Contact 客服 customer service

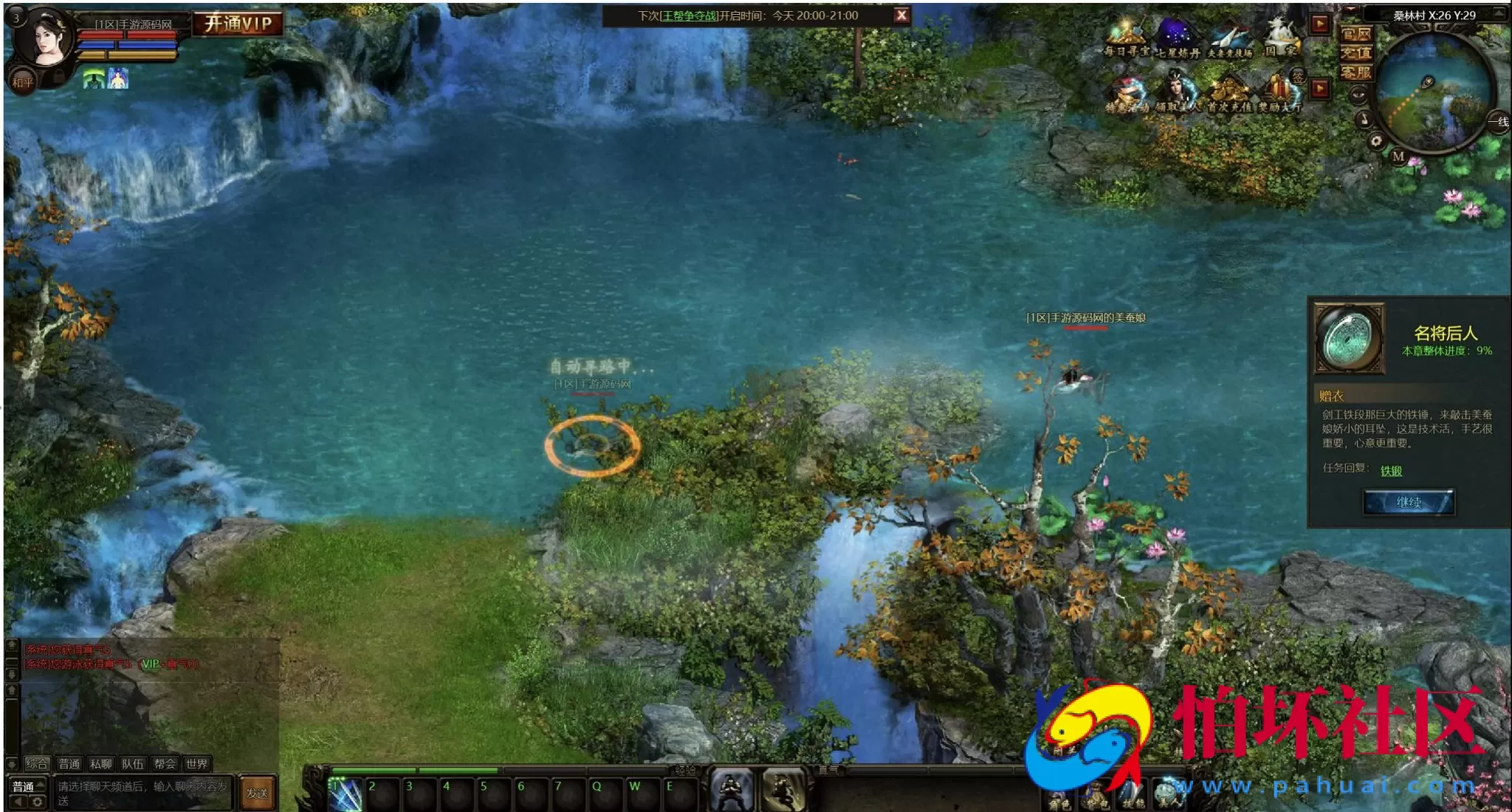coord(1356,72)
